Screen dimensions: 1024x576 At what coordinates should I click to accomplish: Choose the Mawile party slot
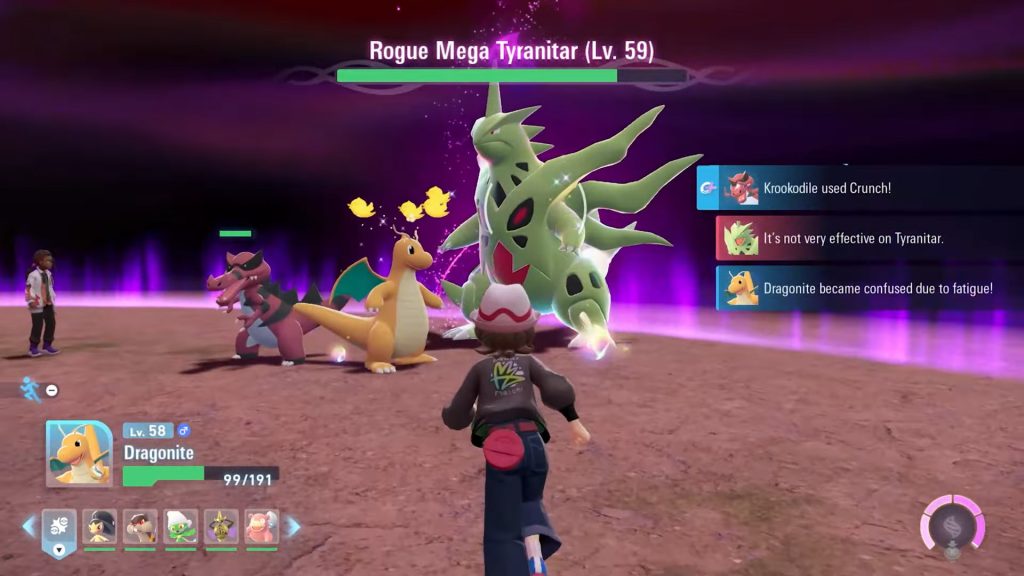(100, 527)
